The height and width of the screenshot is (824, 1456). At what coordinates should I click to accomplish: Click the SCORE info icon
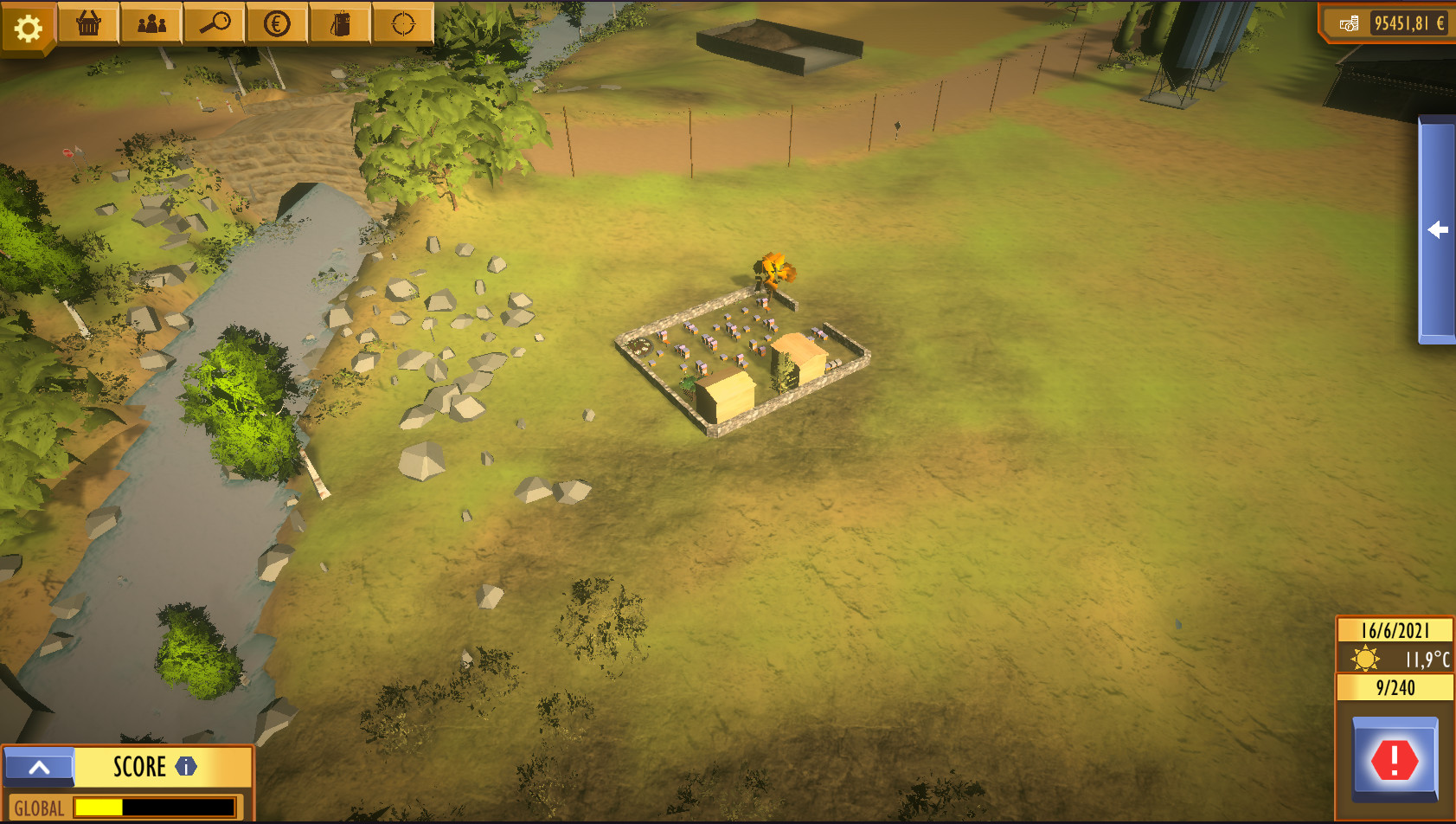pos(184,766)
